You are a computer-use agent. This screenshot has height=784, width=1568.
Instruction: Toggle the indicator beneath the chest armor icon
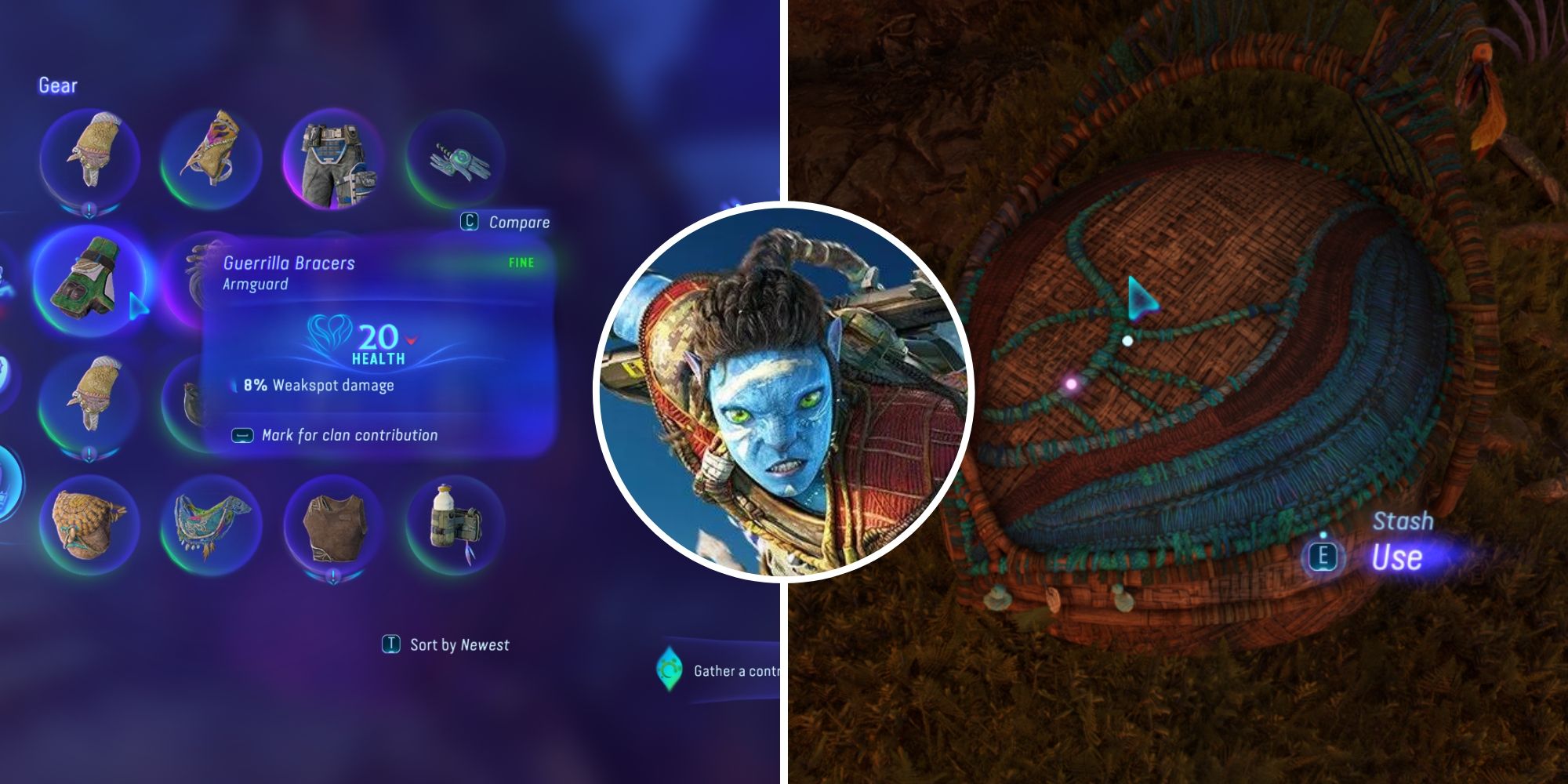click(333, 576)
